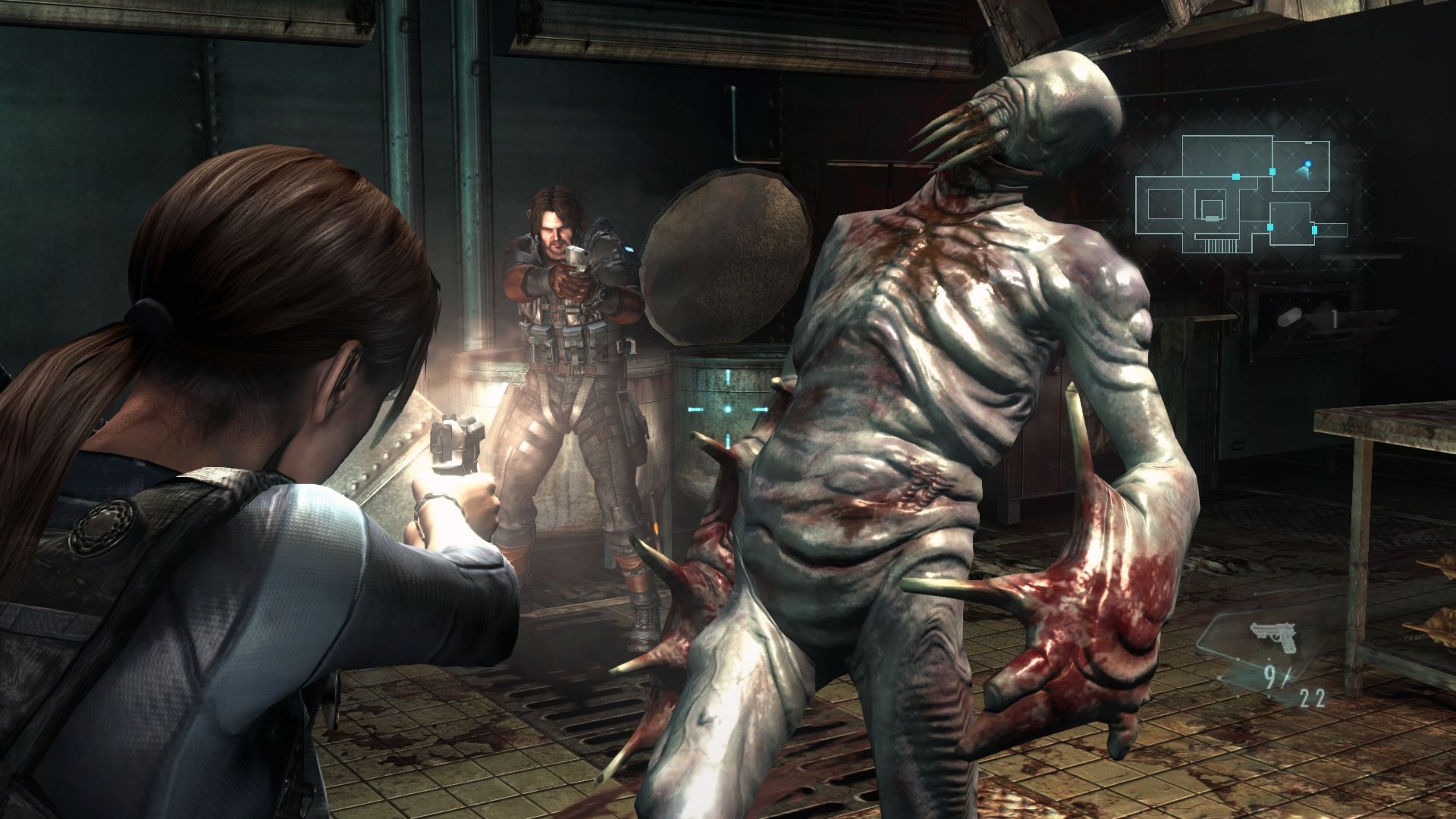Select the glowing player marker on the minimap

pos(1308,164)
